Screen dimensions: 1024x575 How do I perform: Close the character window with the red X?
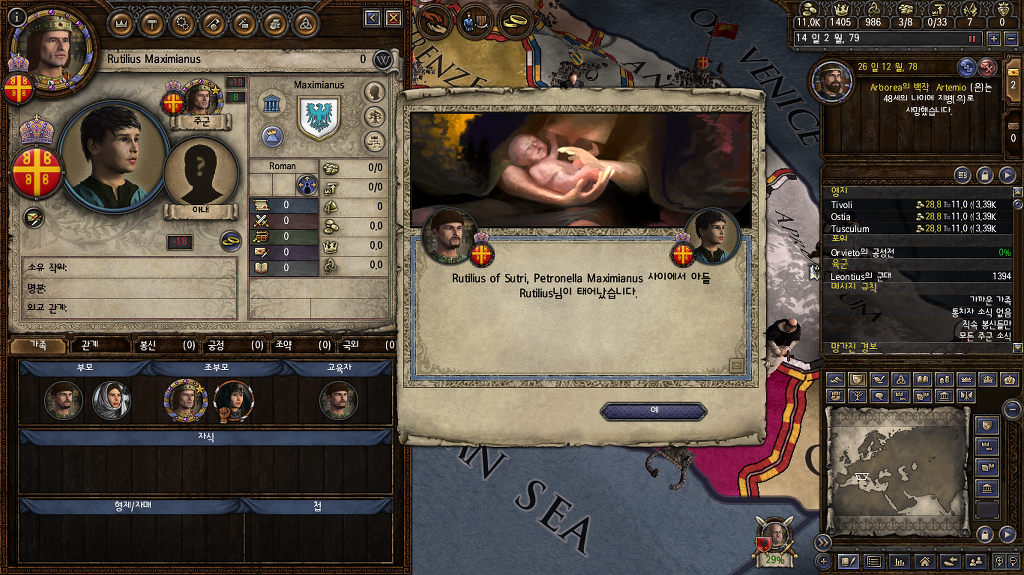pos(394,17)
